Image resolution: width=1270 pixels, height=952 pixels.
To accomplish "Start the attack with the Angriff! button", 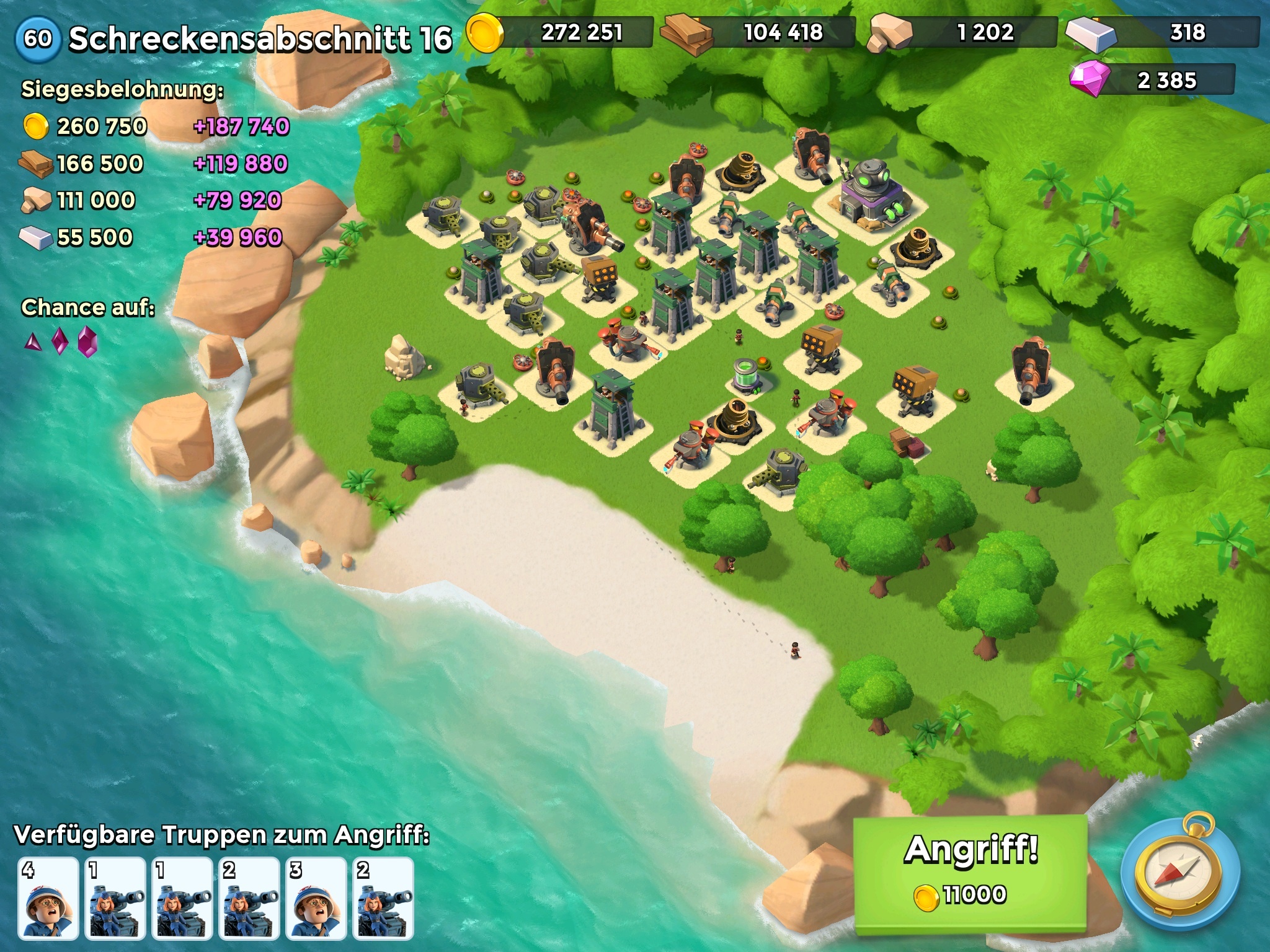I will [x=970, y=873].
